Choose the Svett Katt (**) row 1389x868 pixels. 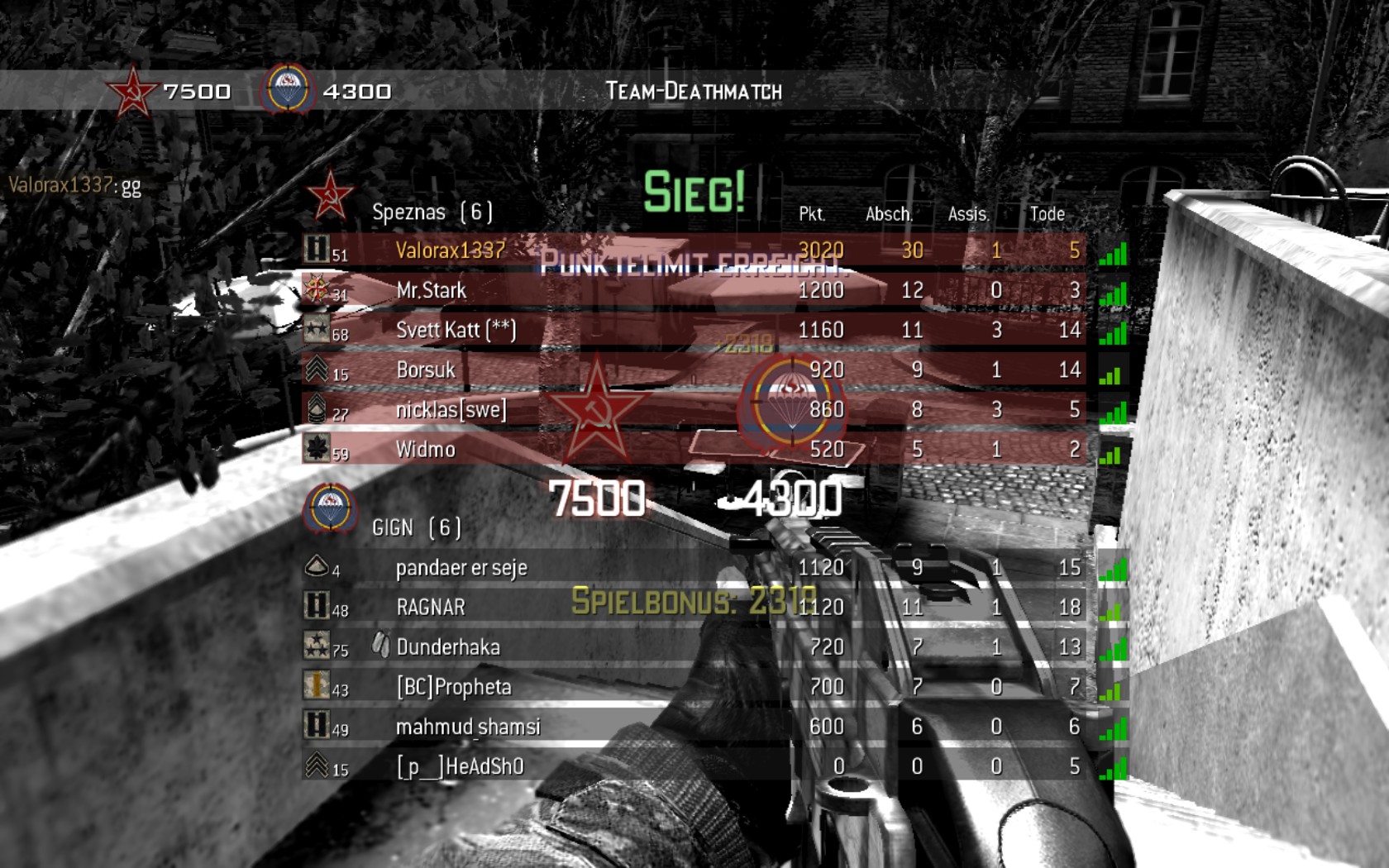(x=456, y=330)
